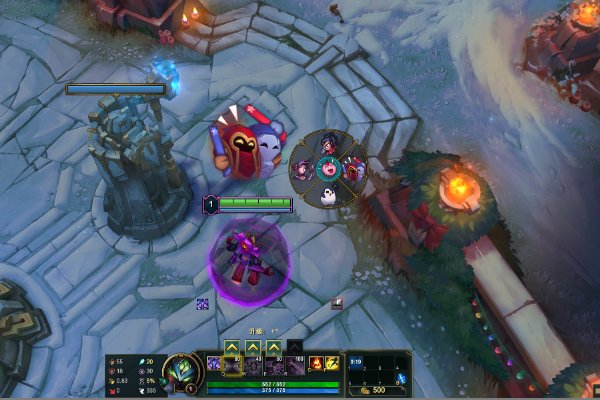Click the passive ability icon
The width and height of the screenshot is (600, 400).
214,363
